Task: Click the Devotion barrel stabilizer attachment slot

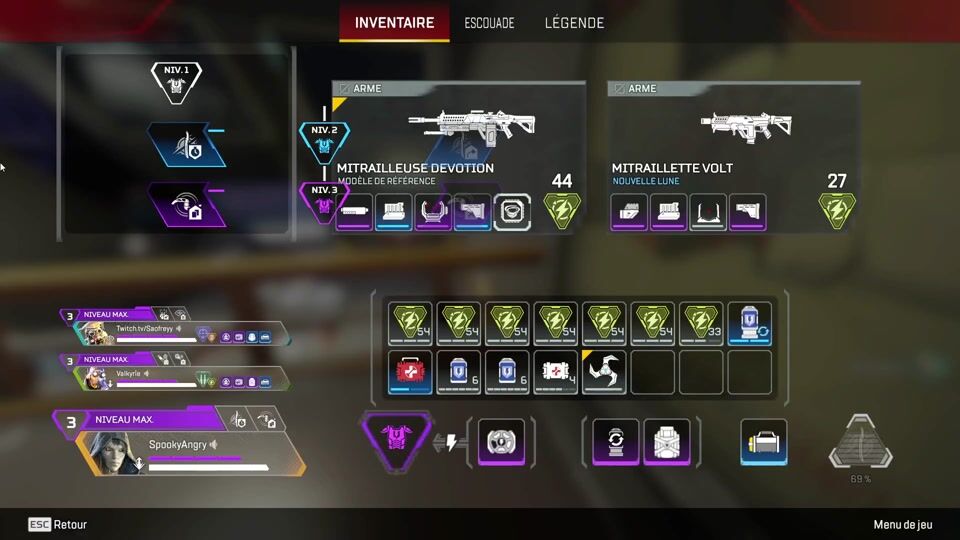Action: (355, 212)
